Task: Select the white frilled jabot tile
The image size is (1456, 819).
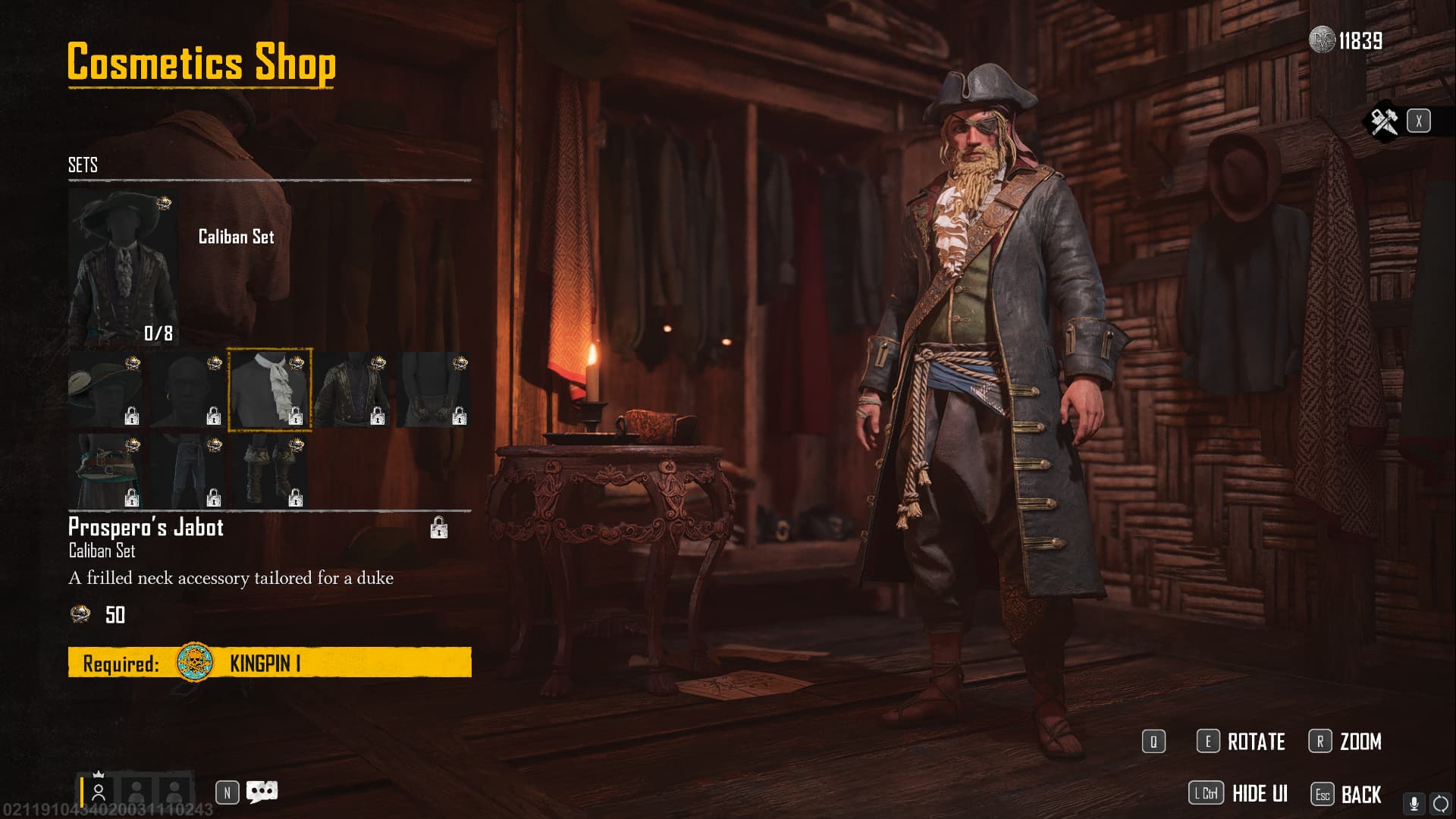Action: [269, 390]
